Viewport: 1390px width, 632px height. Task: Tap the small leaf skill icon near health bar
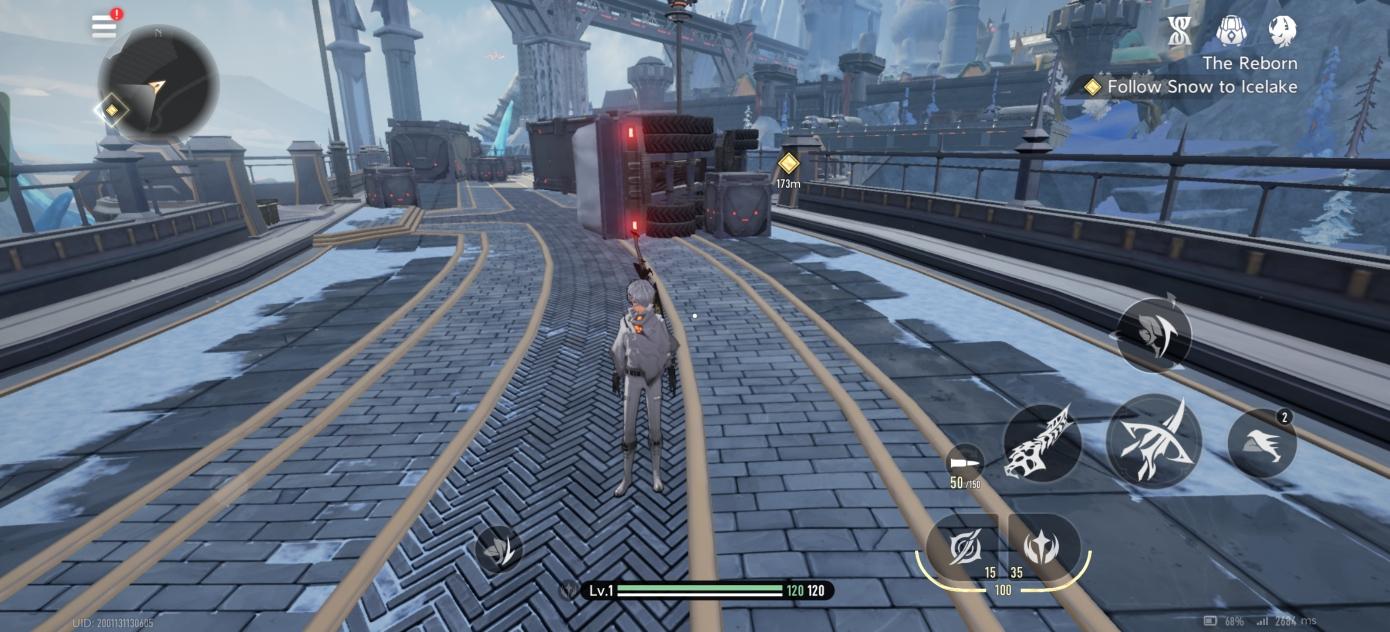(x=498, y=549)
